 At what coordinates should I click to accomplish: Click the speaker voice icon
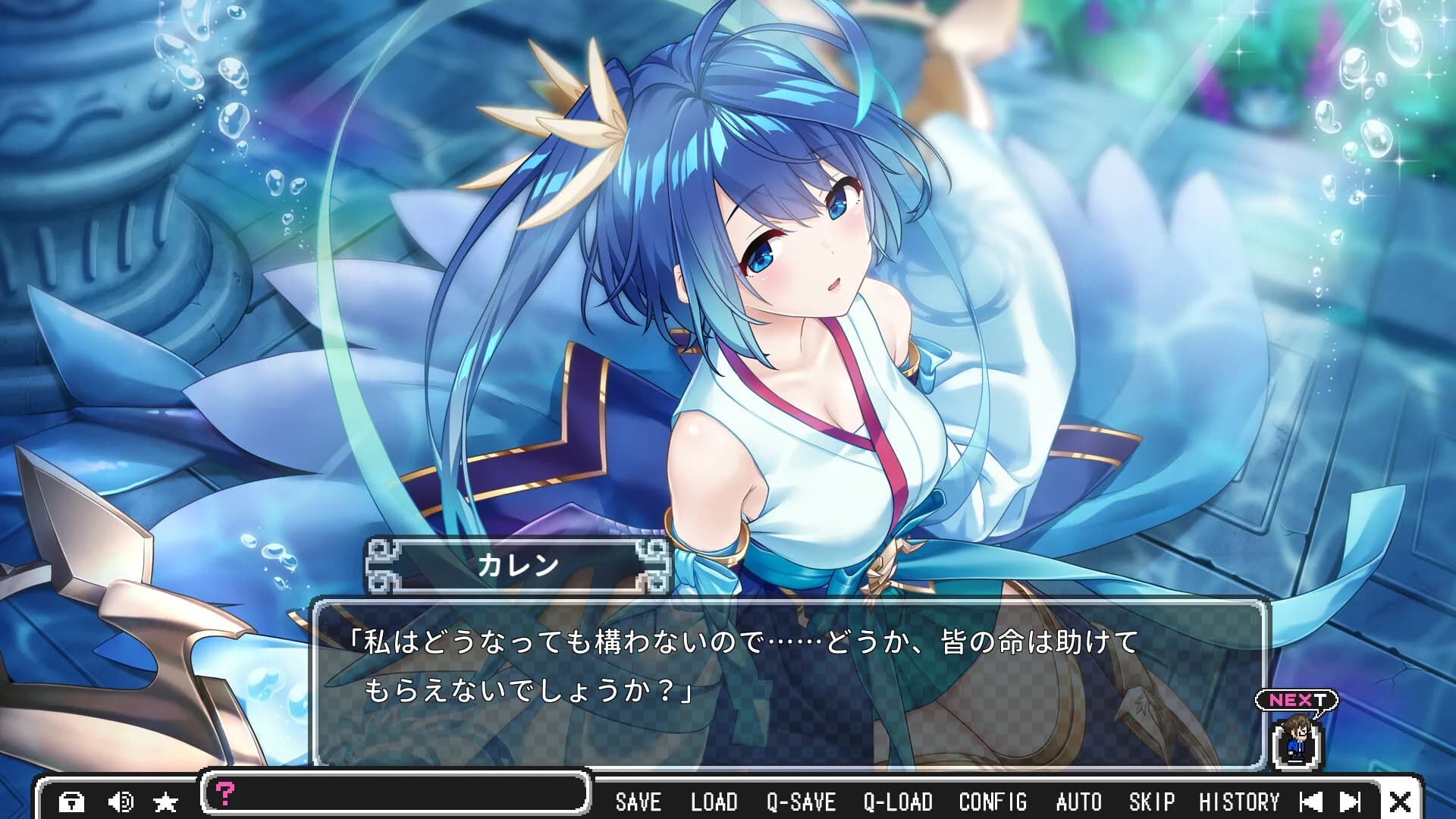[x=121, y=802]
